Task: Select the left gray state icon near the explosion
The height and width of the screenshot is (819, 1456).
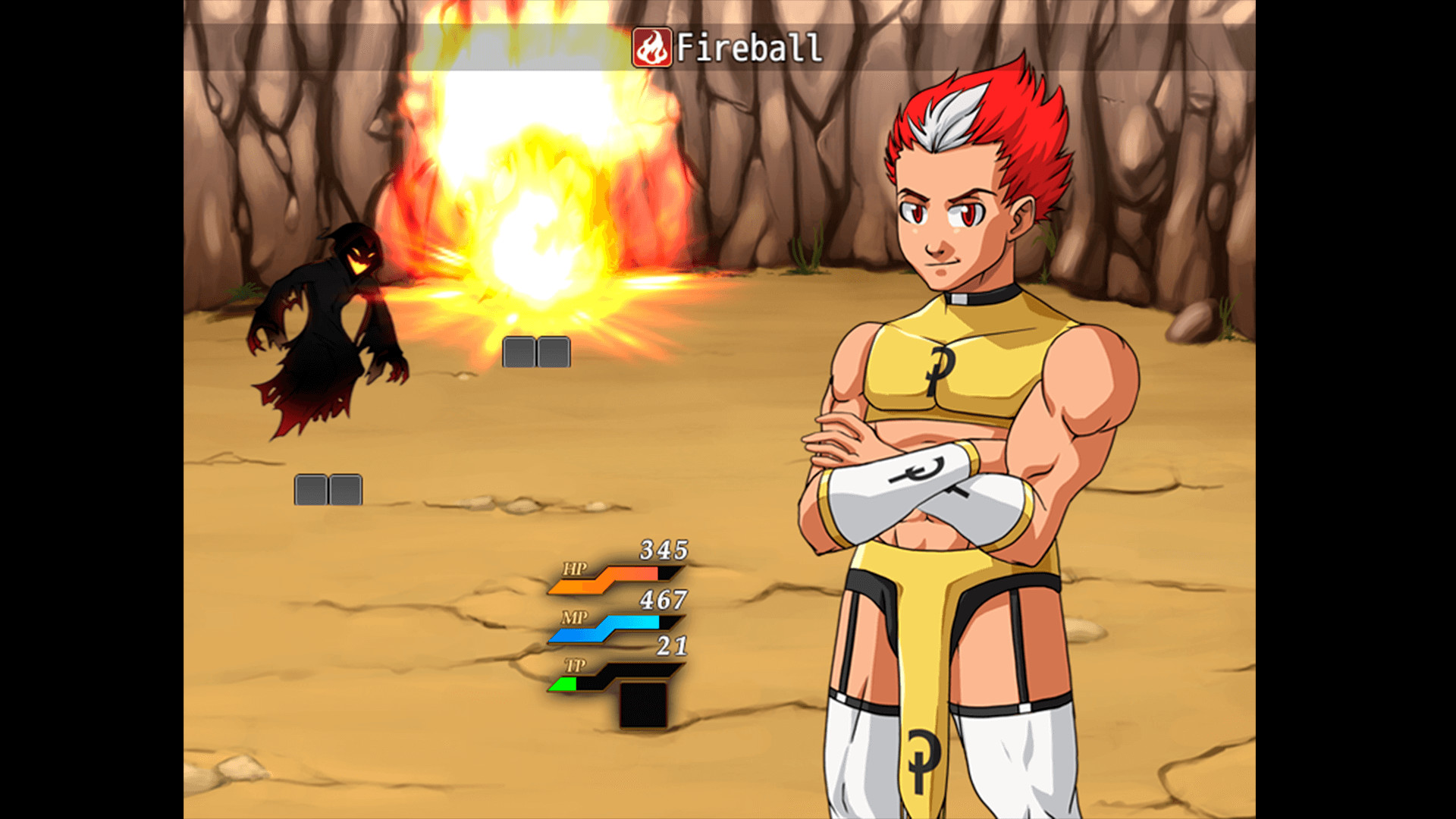Action: 519,352
